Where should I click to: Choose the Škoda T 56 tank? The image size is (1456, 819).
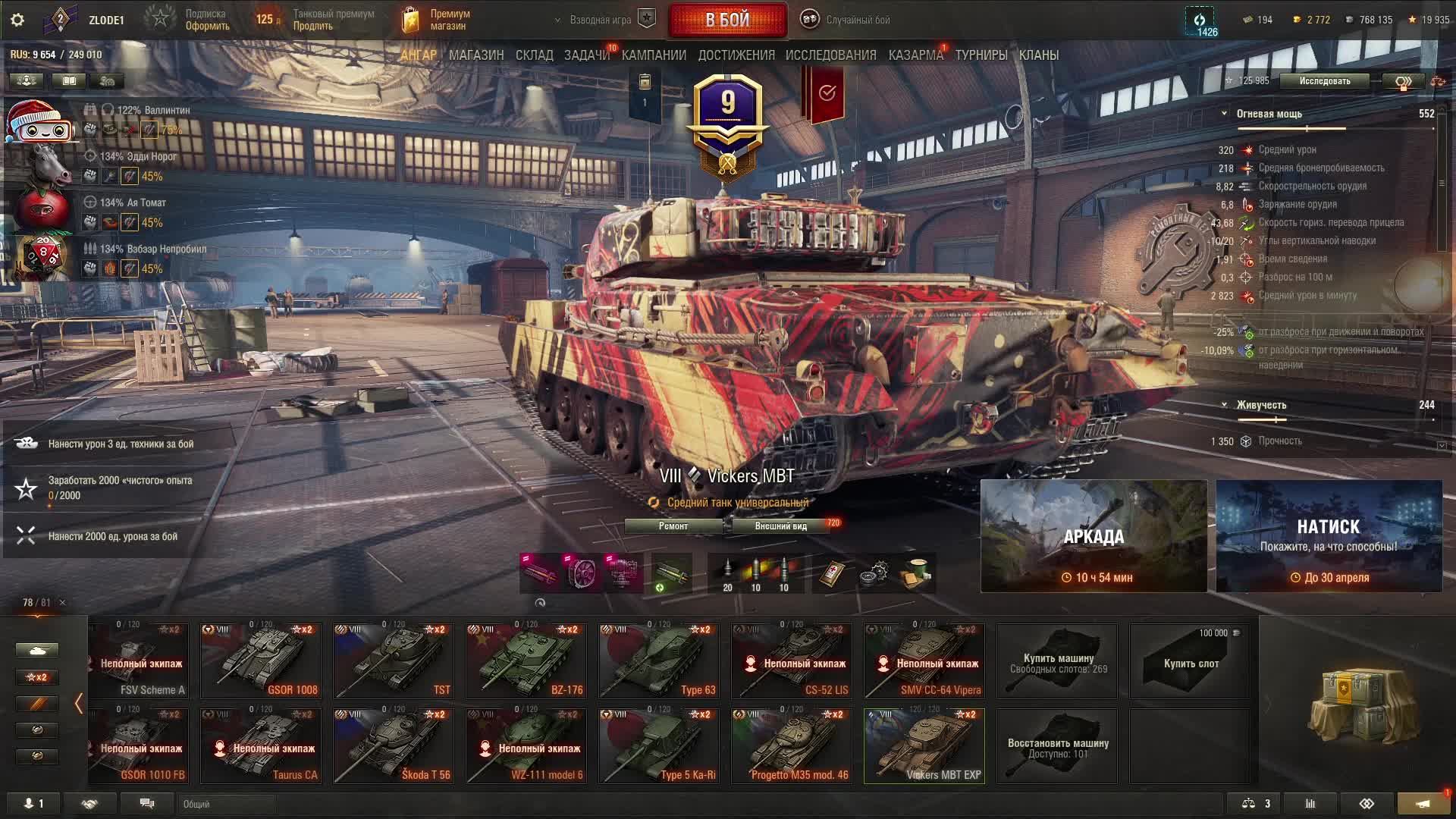click(x=393, y=745)
